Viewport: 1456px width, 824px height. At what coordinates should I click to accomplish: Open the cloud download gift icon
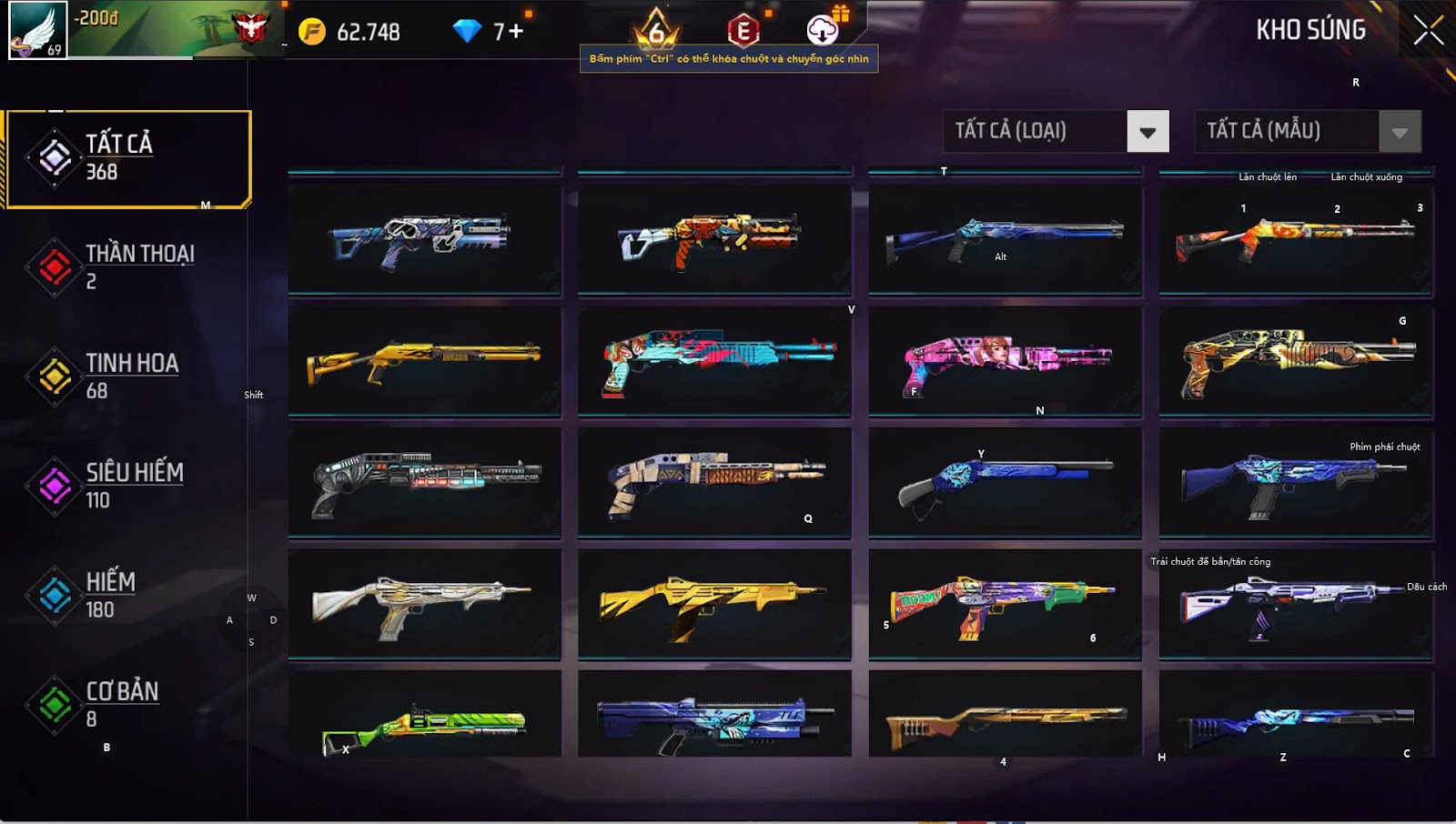click(823, 30)
